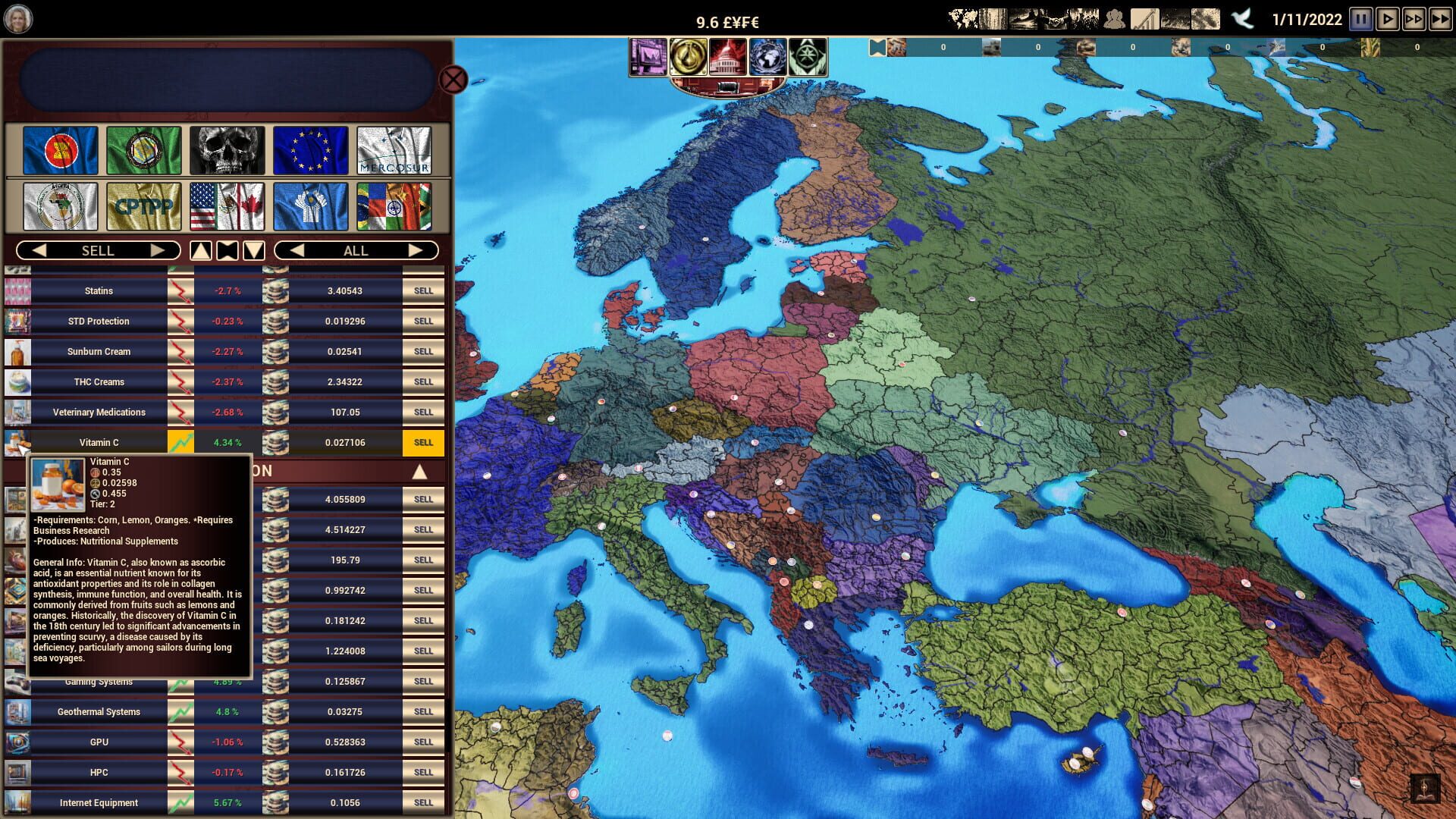Set fastest game speed
Image resolution: width=1456 pixels, height=819 pixels.
tap(1439, 19)
